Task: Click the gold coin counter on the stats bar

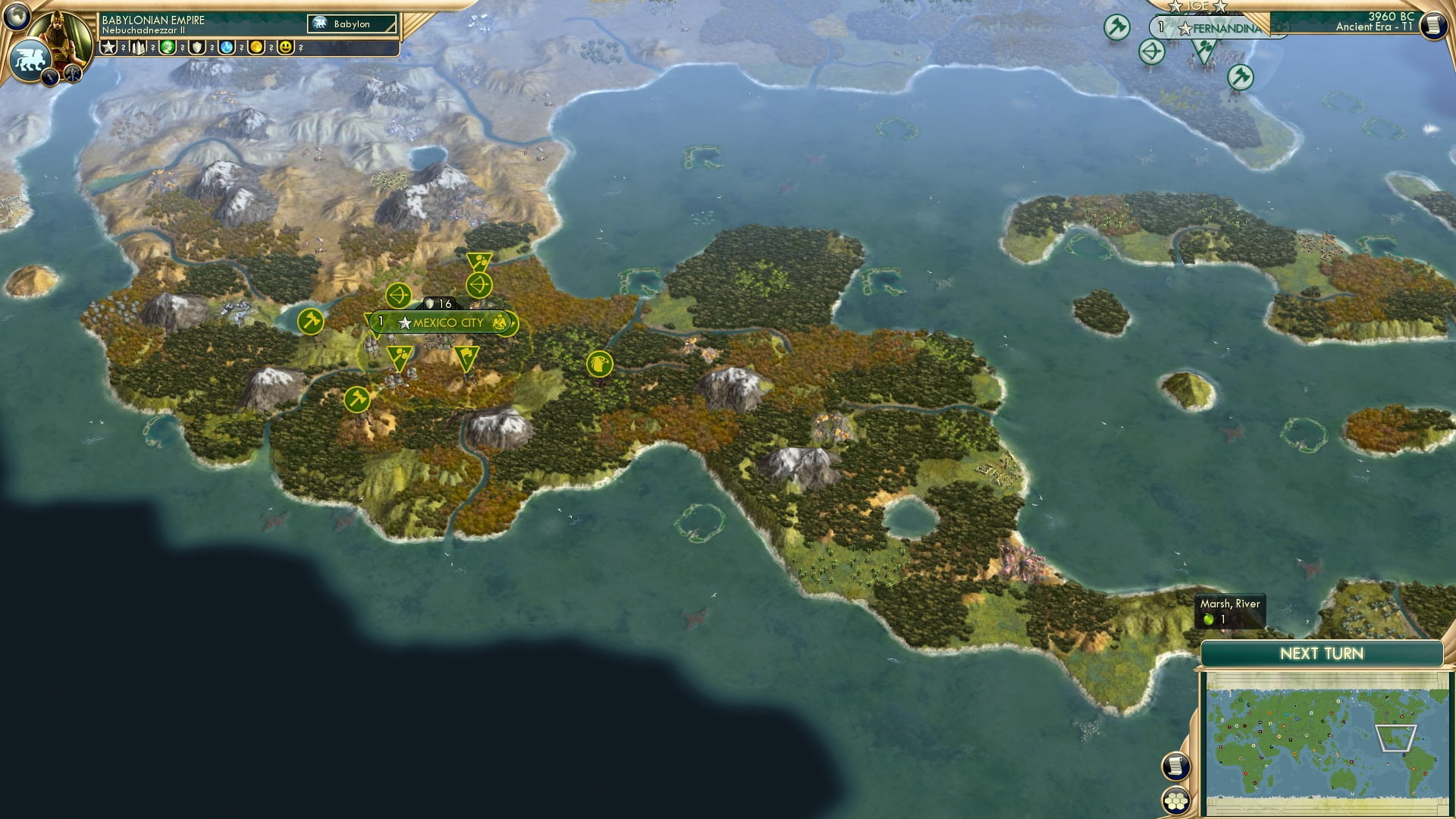Action: (x=257, y=47)
